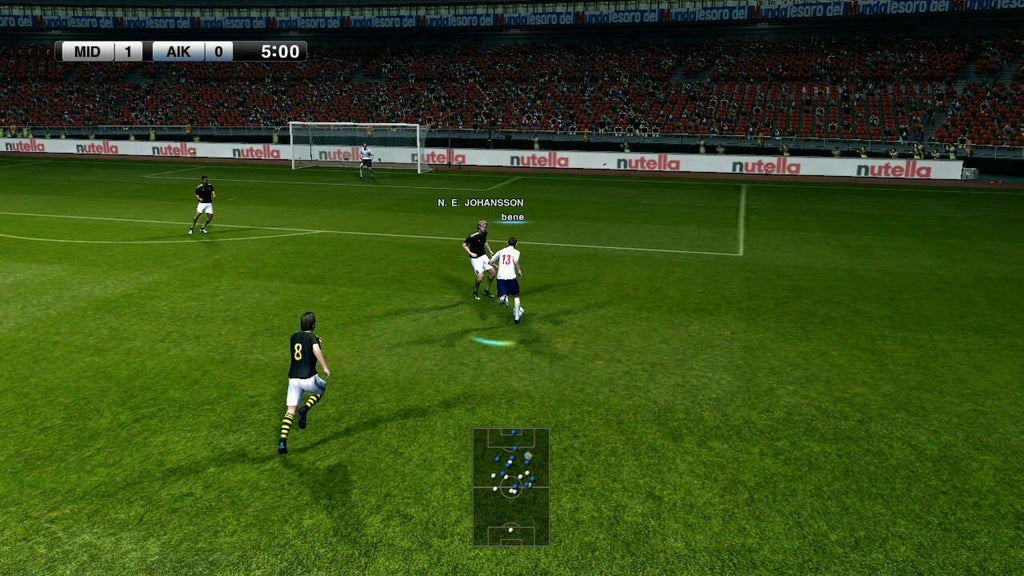This screenshot has width=1024, height=576.
Task: Click the pitch radar minimap
Action: tap(511, 487)
